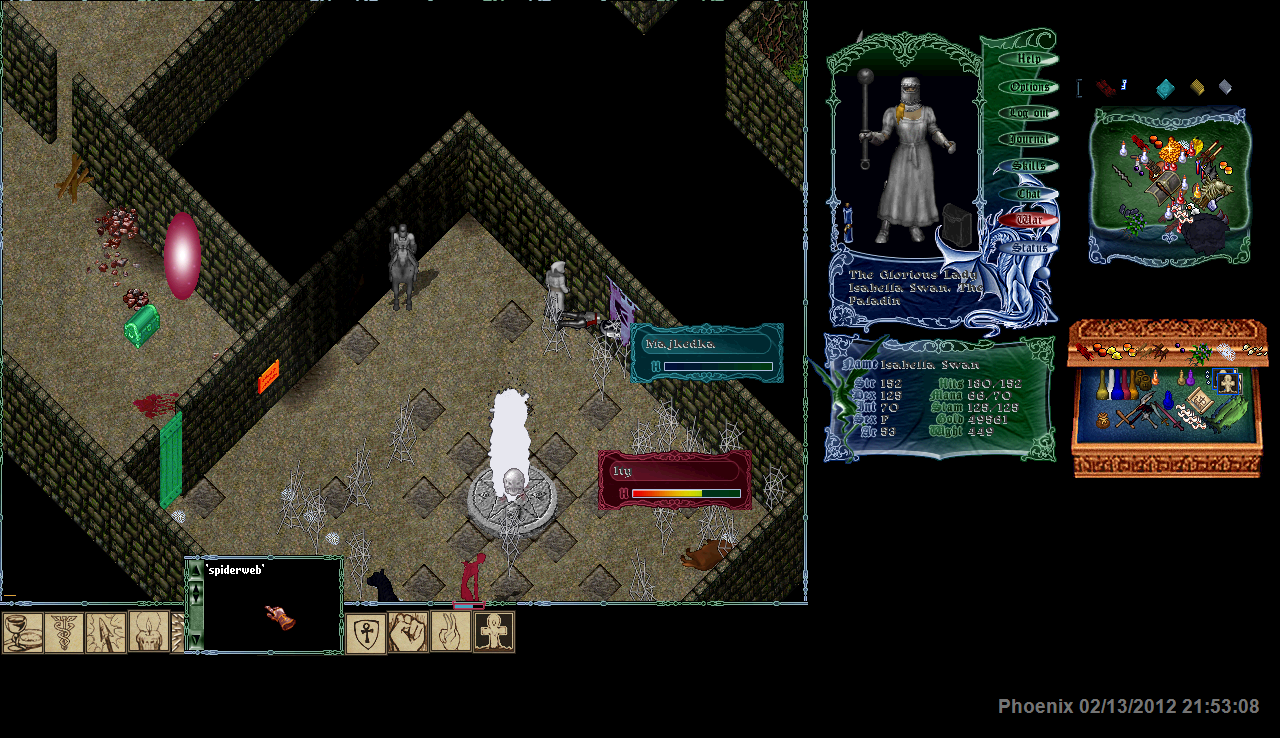Activate the ankh shield icon

pyautogui.click(x=366, y=634)
